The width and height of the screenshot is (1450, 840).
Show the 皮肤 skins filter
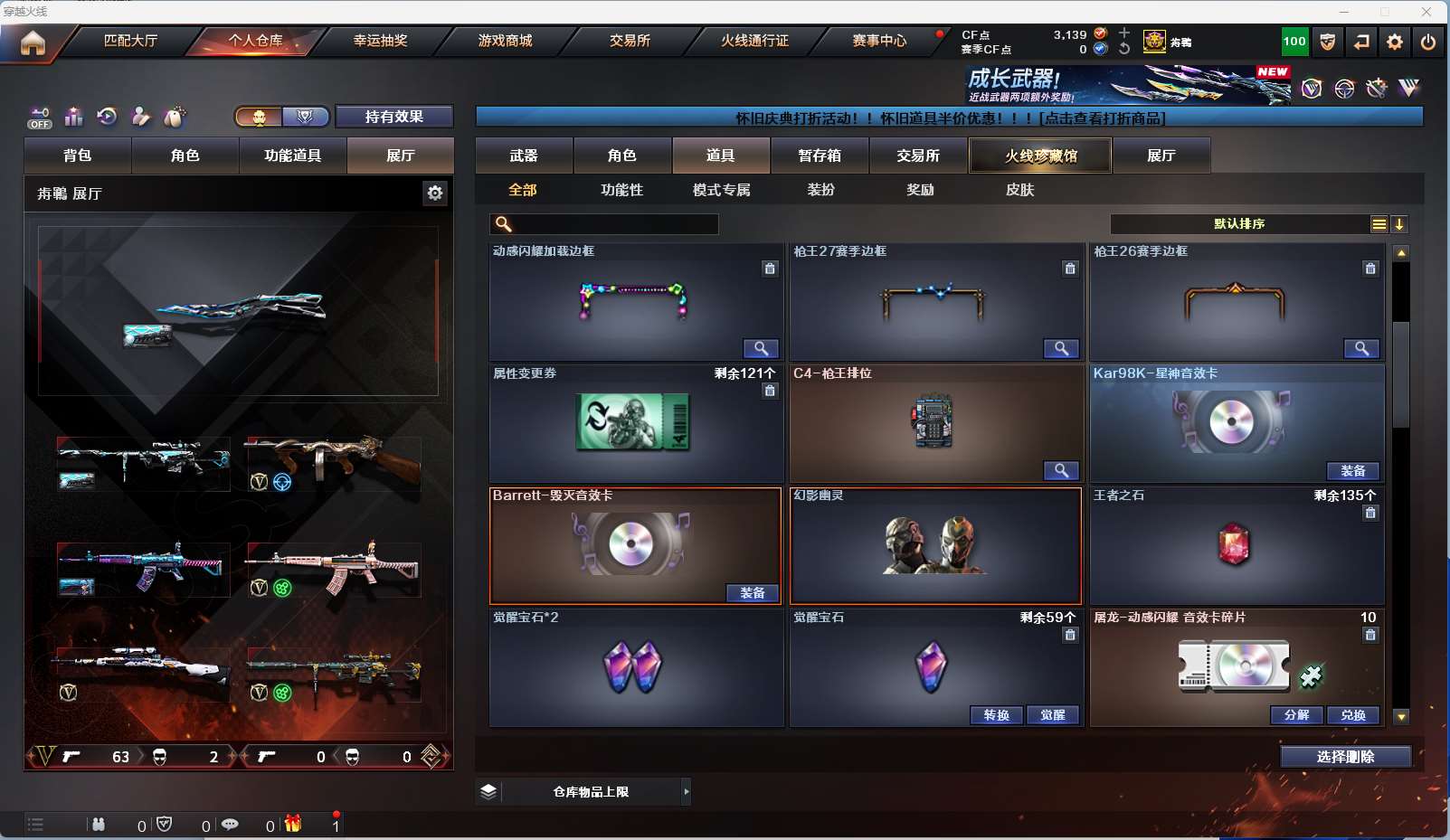click(x=1019, y=190)
